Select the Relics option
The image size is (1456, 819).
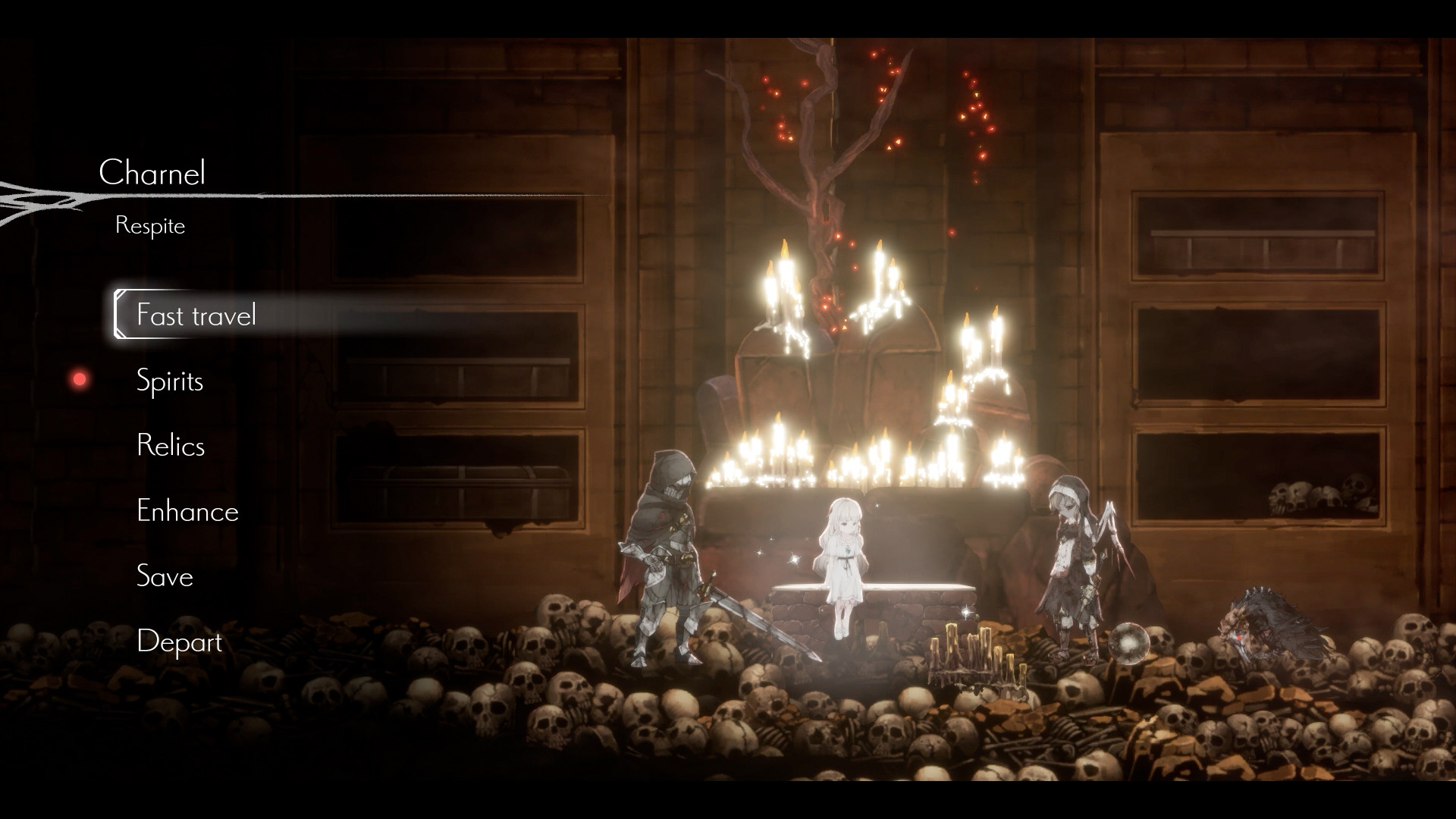171,447
